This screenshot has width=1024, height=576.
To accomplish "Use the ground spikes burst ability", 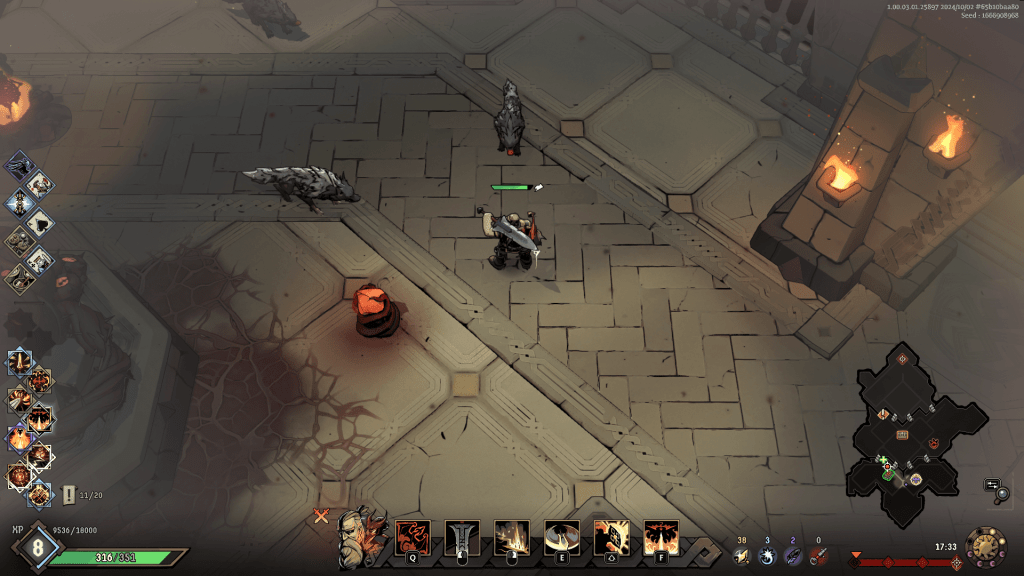I will pyautogui.click(x=512, y=538).
